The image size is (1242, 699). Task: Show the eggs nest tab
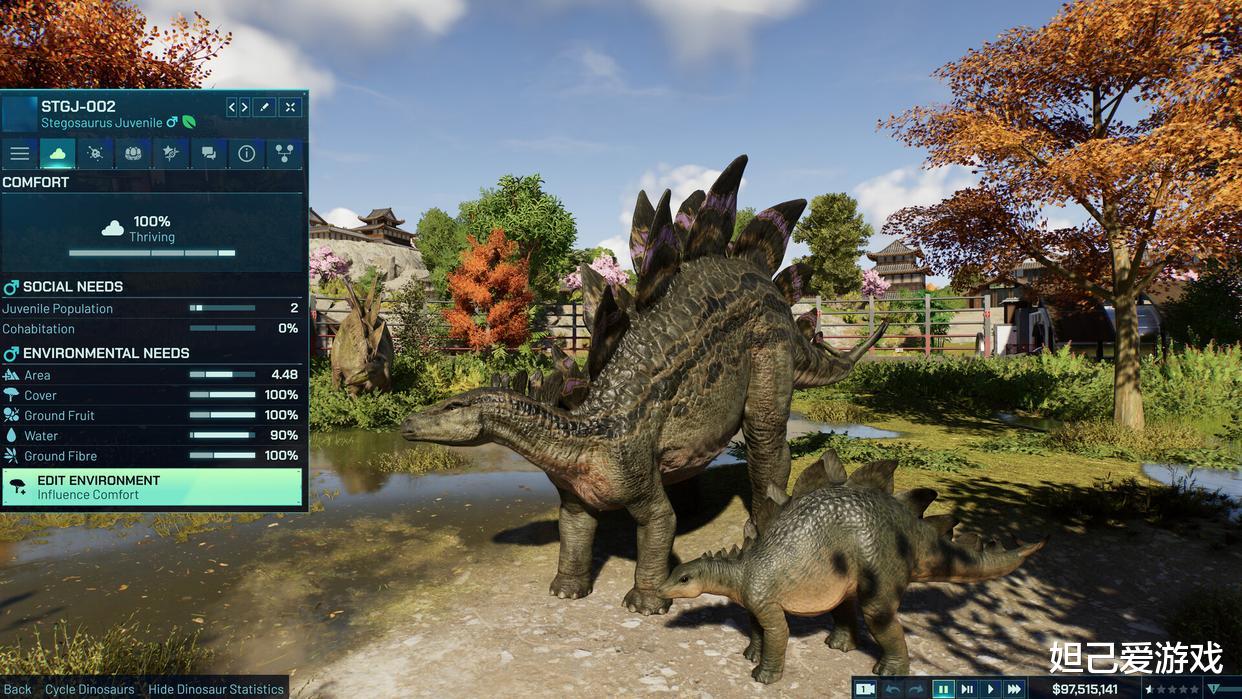[x=133, y=153]
